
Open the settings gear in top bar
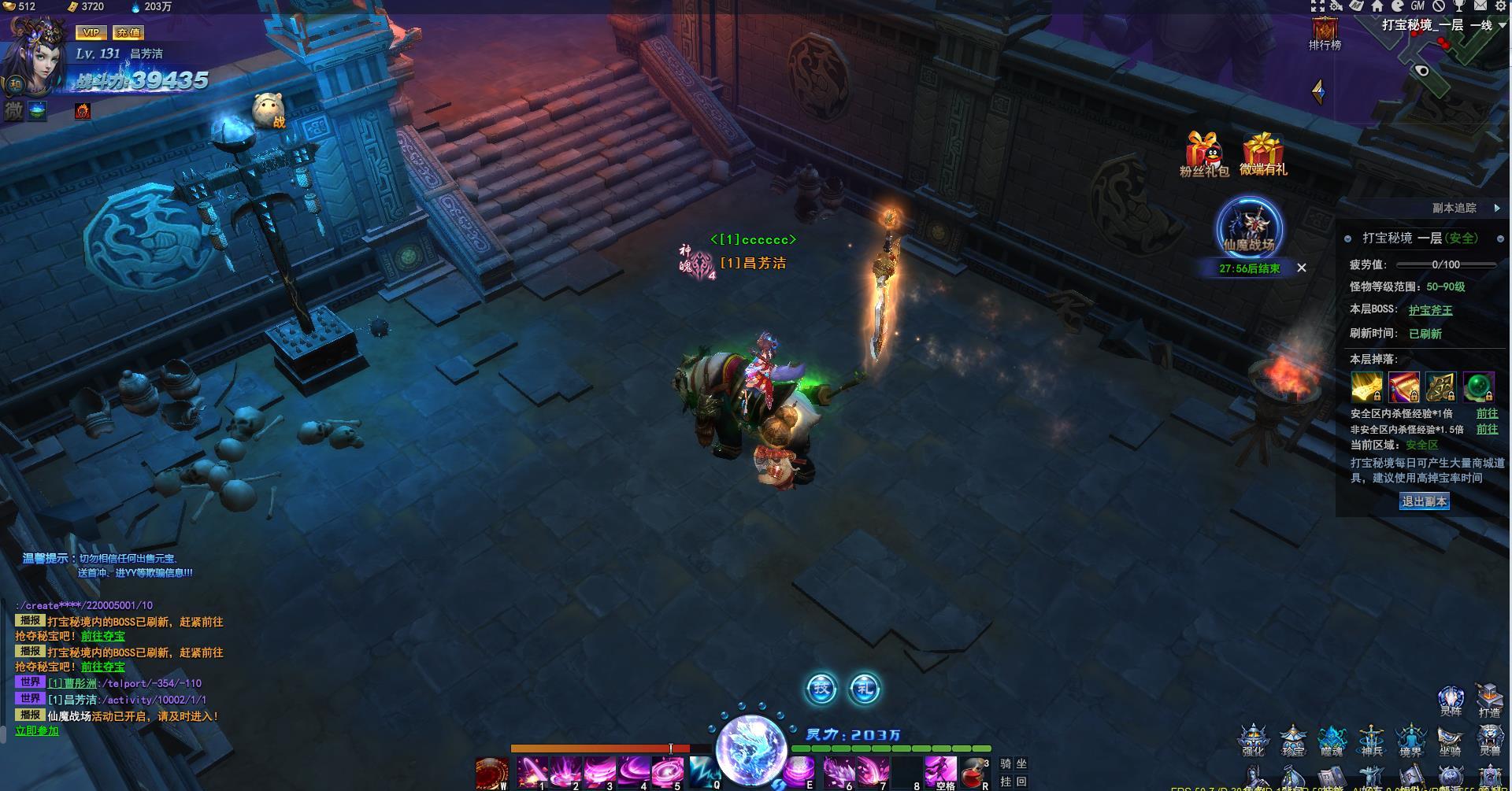1501,6
